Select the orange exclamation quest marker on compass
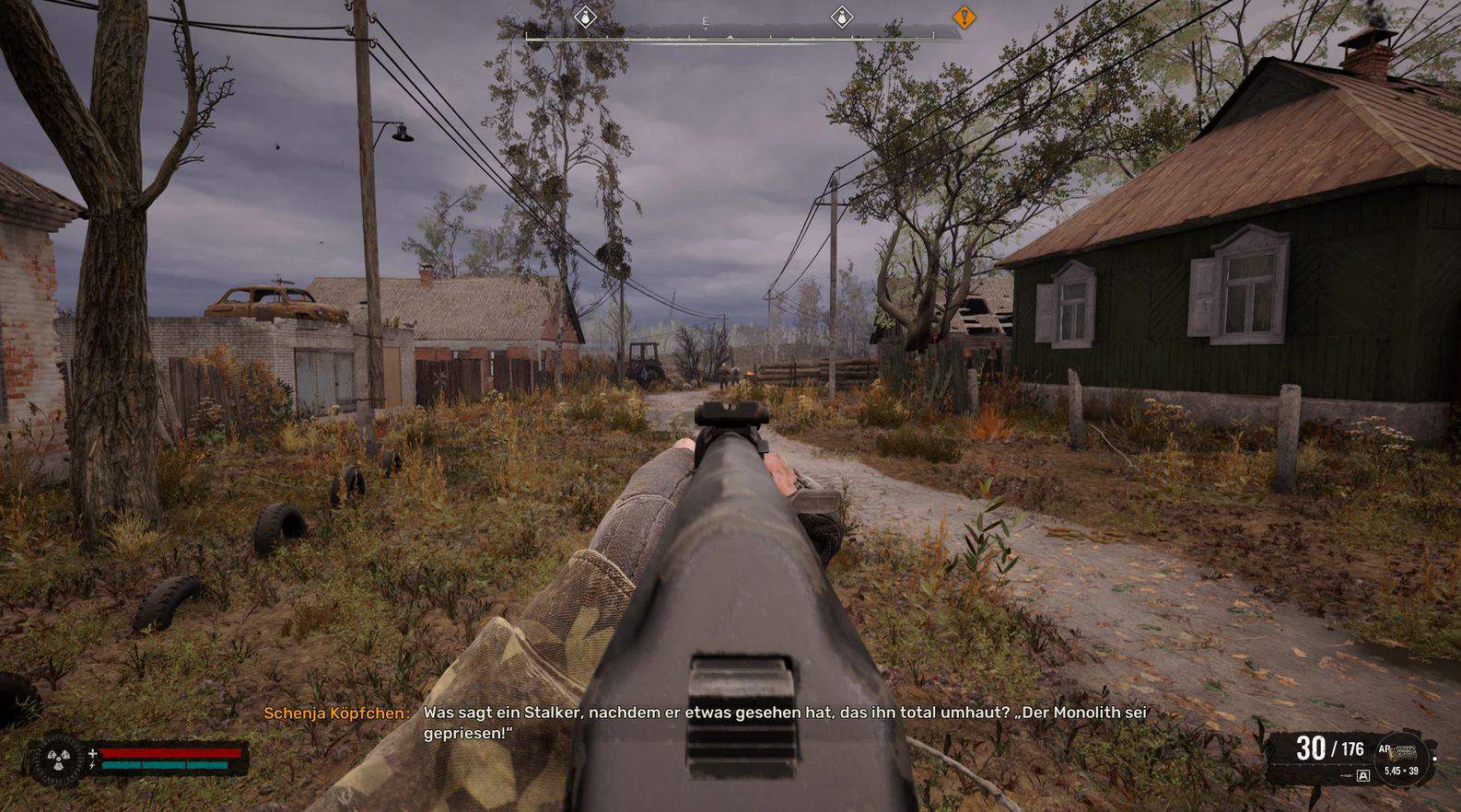This screenshot has width=1461, height=812. tap(964, 17)
